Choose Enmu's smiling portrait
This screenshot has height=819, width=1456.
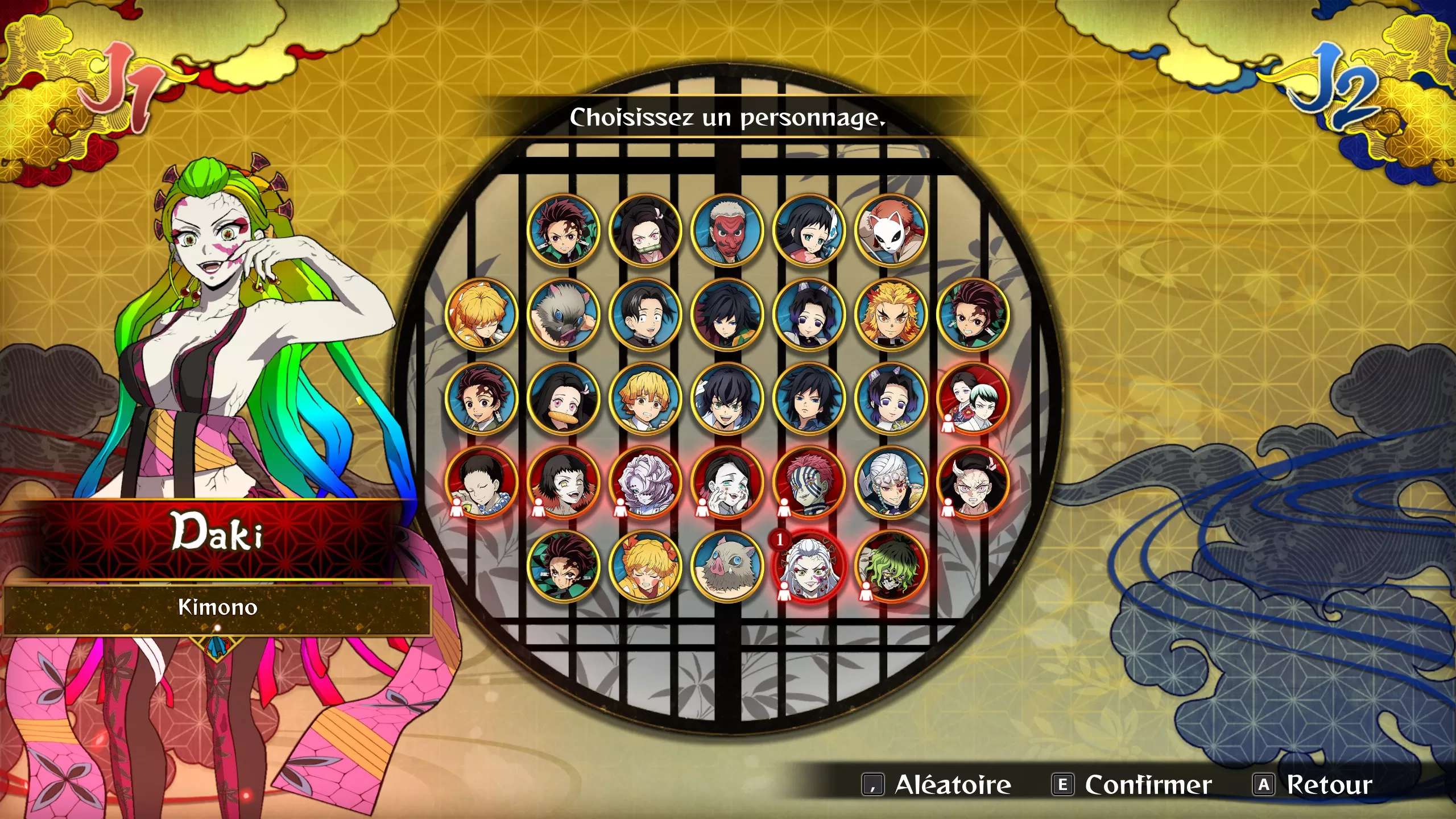click(727, 483)
